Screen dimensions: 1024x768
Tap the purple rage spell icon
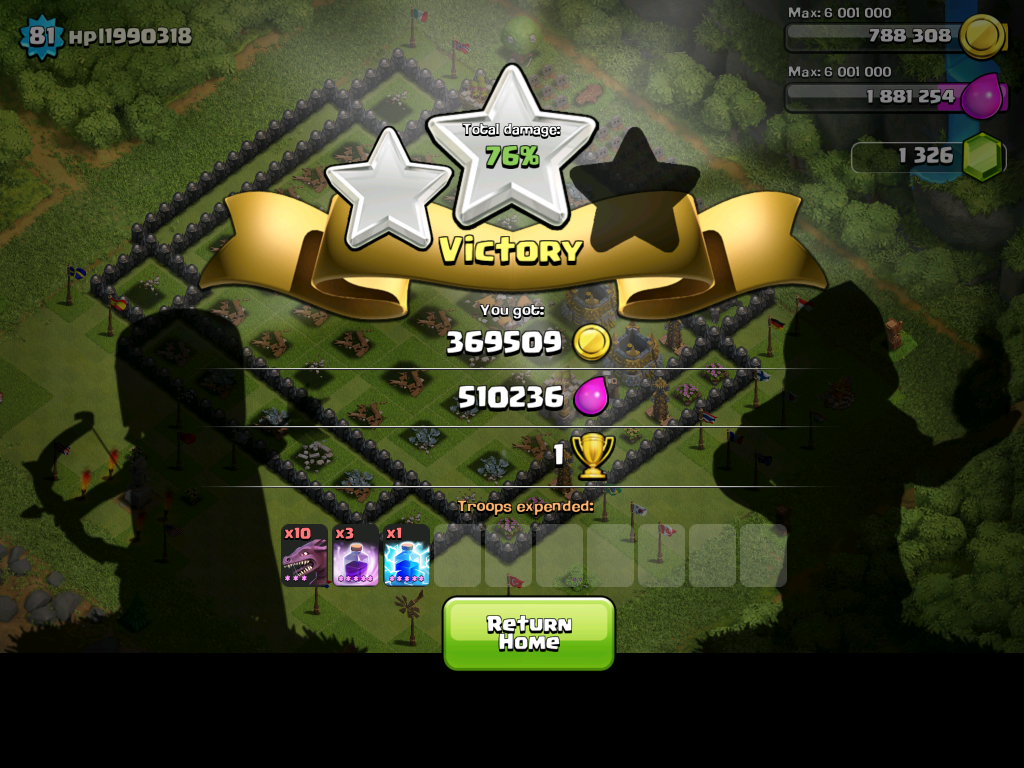pos(355,556)
